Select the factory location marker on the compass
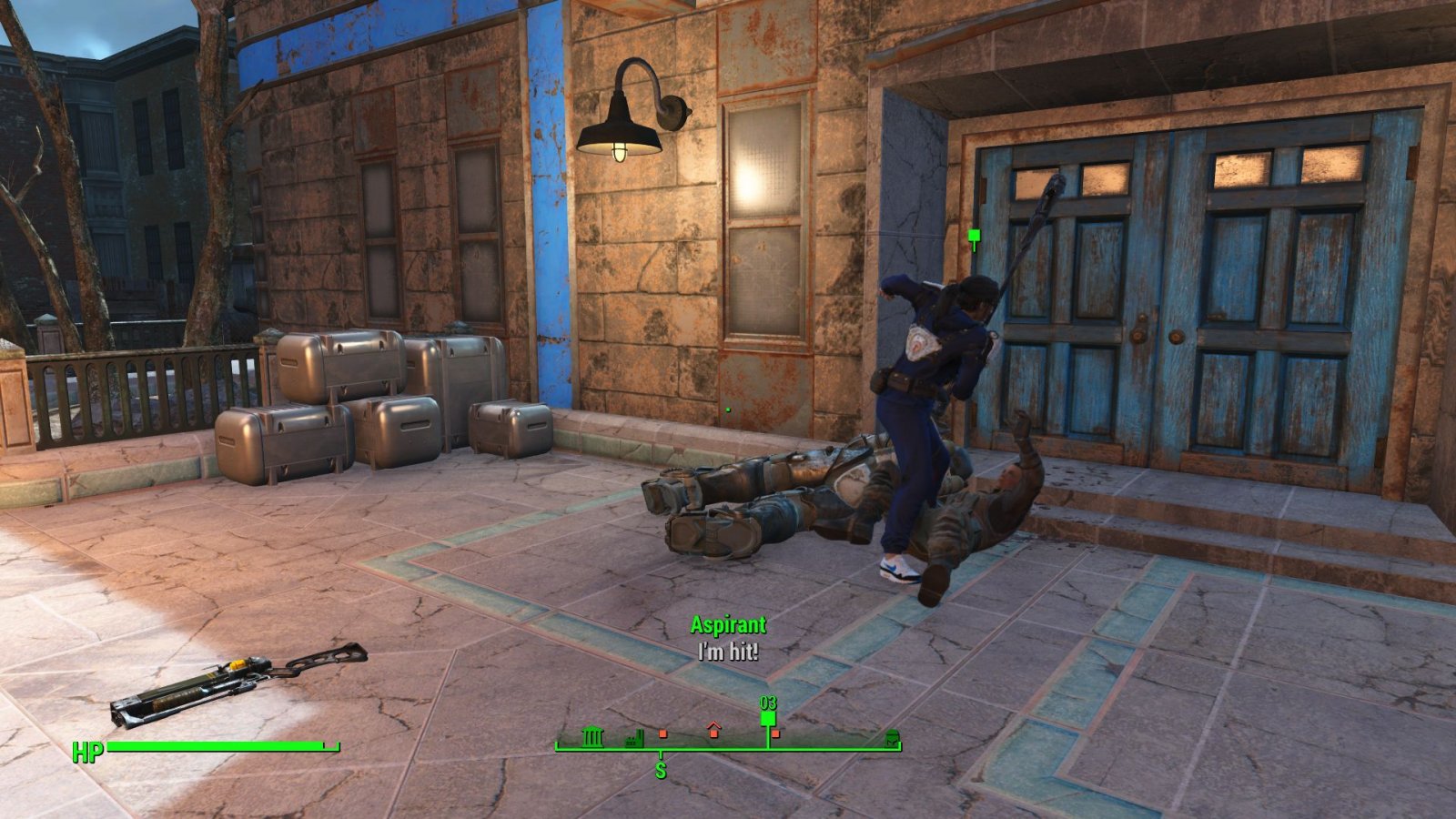1456x819 pixels. click(x=635, y=738)
